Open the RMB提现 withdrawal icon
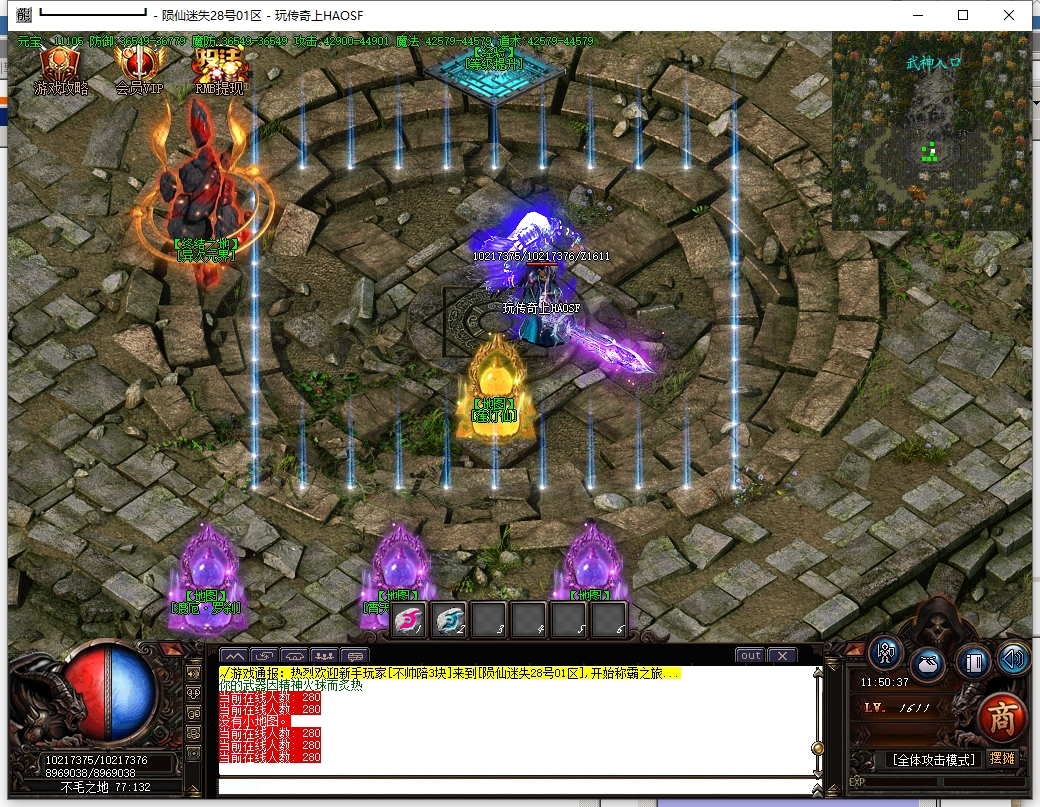Viewport: 1040px width, 807px height. pyautogui.click(x=219, y=71)
